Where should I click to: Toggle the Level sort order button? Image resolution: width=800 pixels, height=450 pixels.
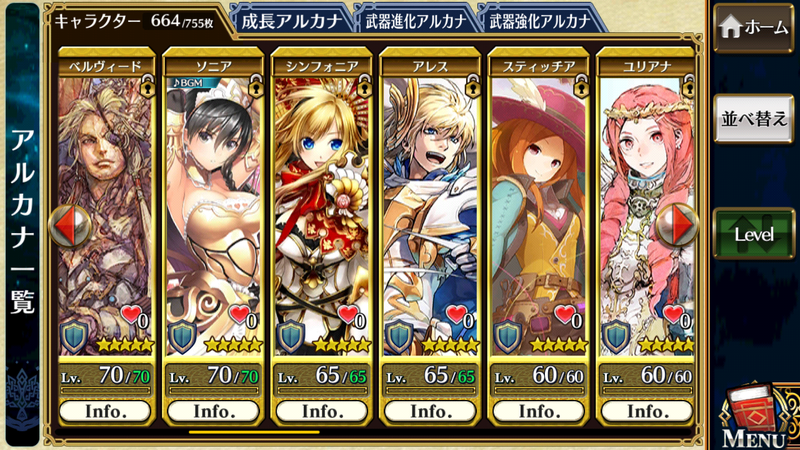[755, 233]
